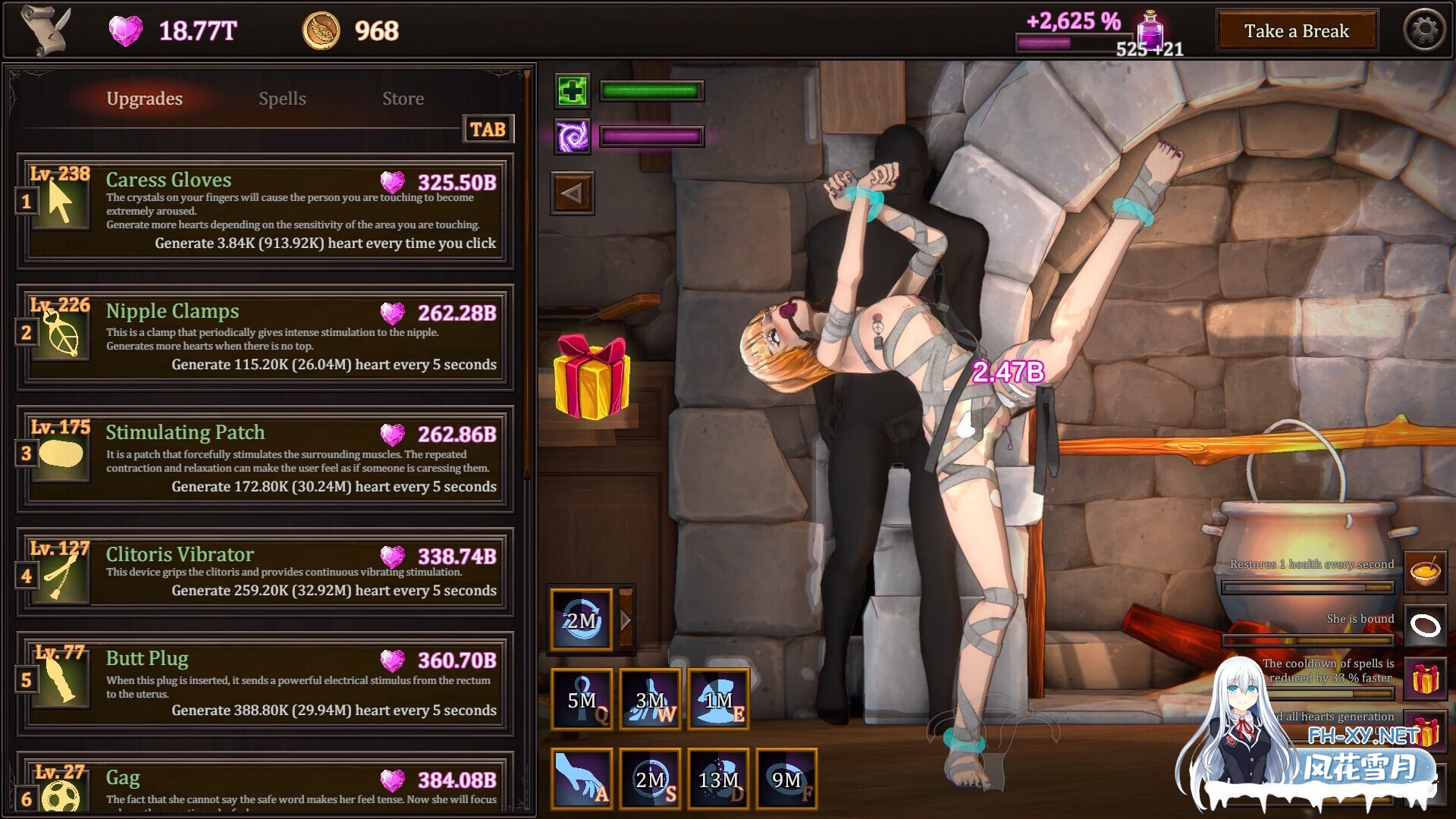Screen dimensions: 1456x819
Task: Activate the ankh spell on the Q slot
Action: (x=581, y=698)
